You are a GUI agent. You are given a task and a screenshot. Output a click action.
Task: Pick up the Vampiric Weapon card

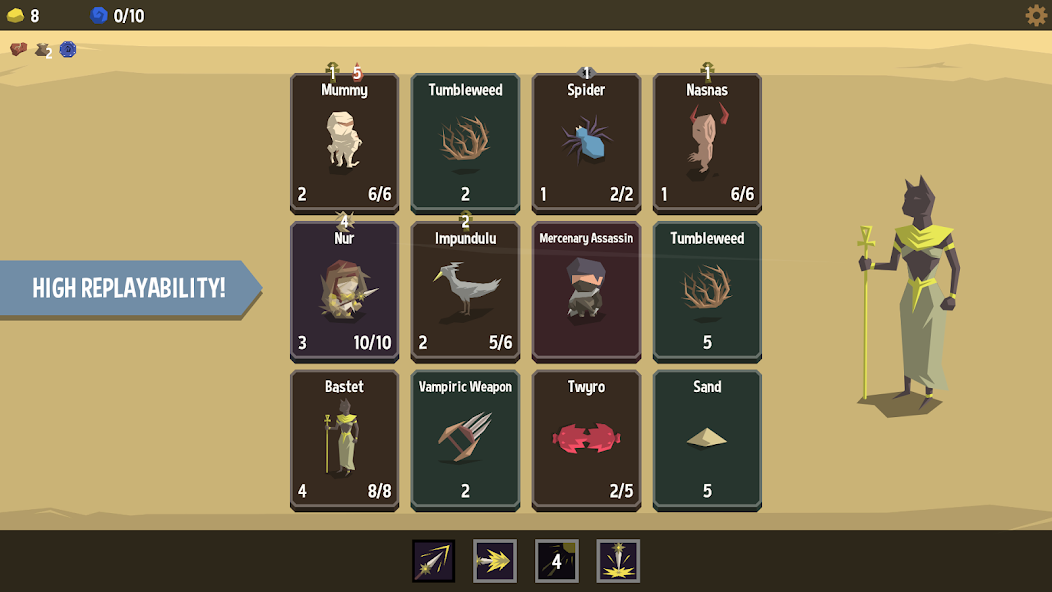coord(465,440)
